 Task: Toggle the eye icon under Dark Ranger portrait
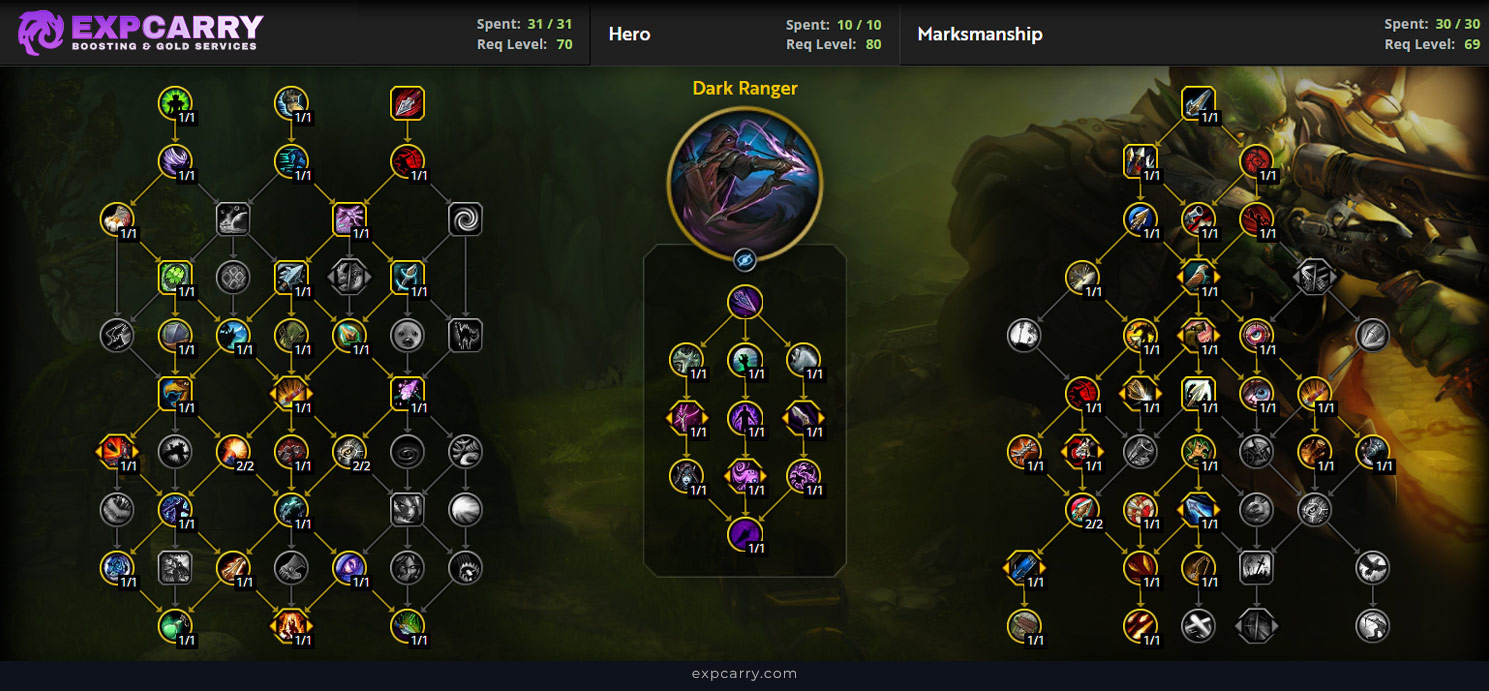click(744, 261)
